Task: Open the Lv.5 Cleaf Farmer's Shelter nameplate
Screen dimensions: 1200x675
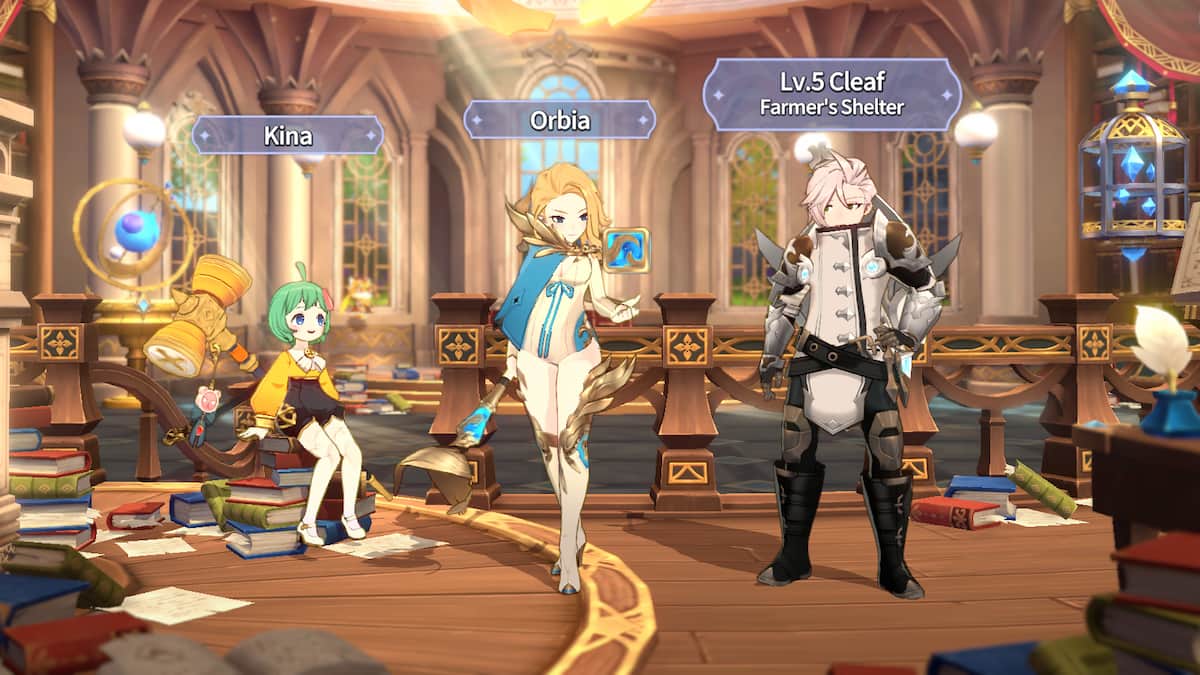Action: point(832,94)
